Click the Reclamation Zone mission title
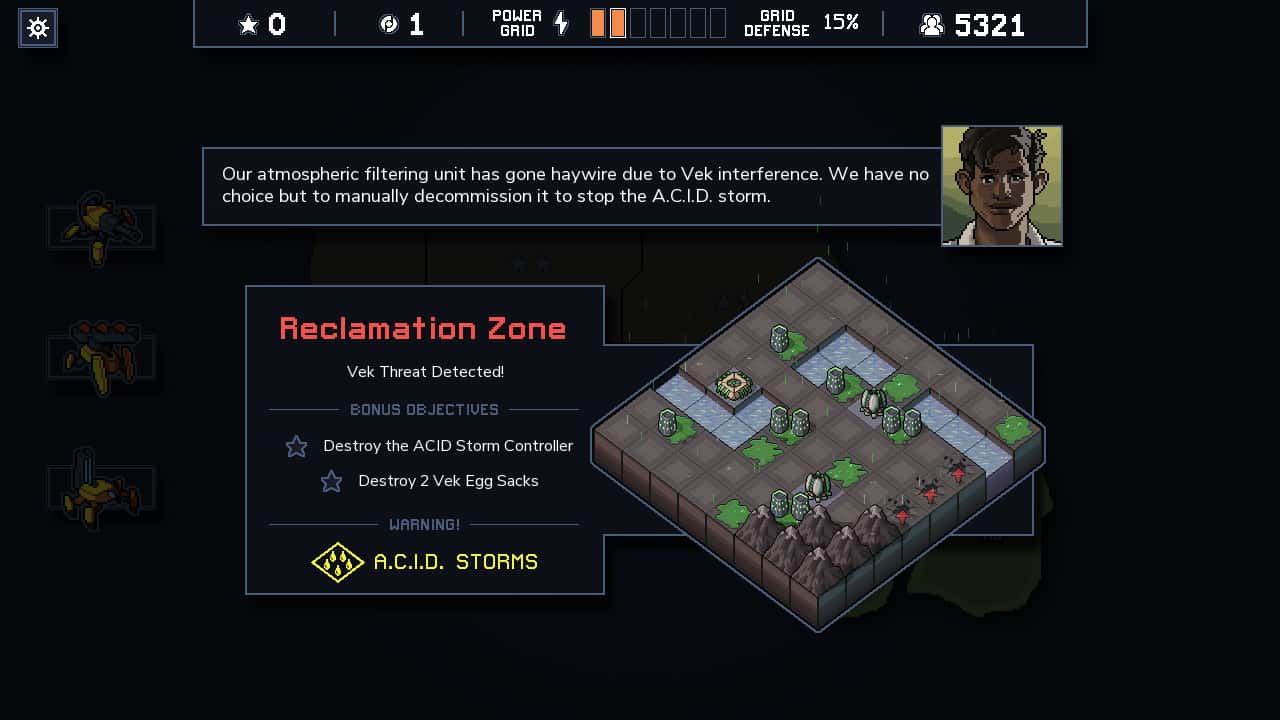1280x720 pixels. tap(423, 328)
